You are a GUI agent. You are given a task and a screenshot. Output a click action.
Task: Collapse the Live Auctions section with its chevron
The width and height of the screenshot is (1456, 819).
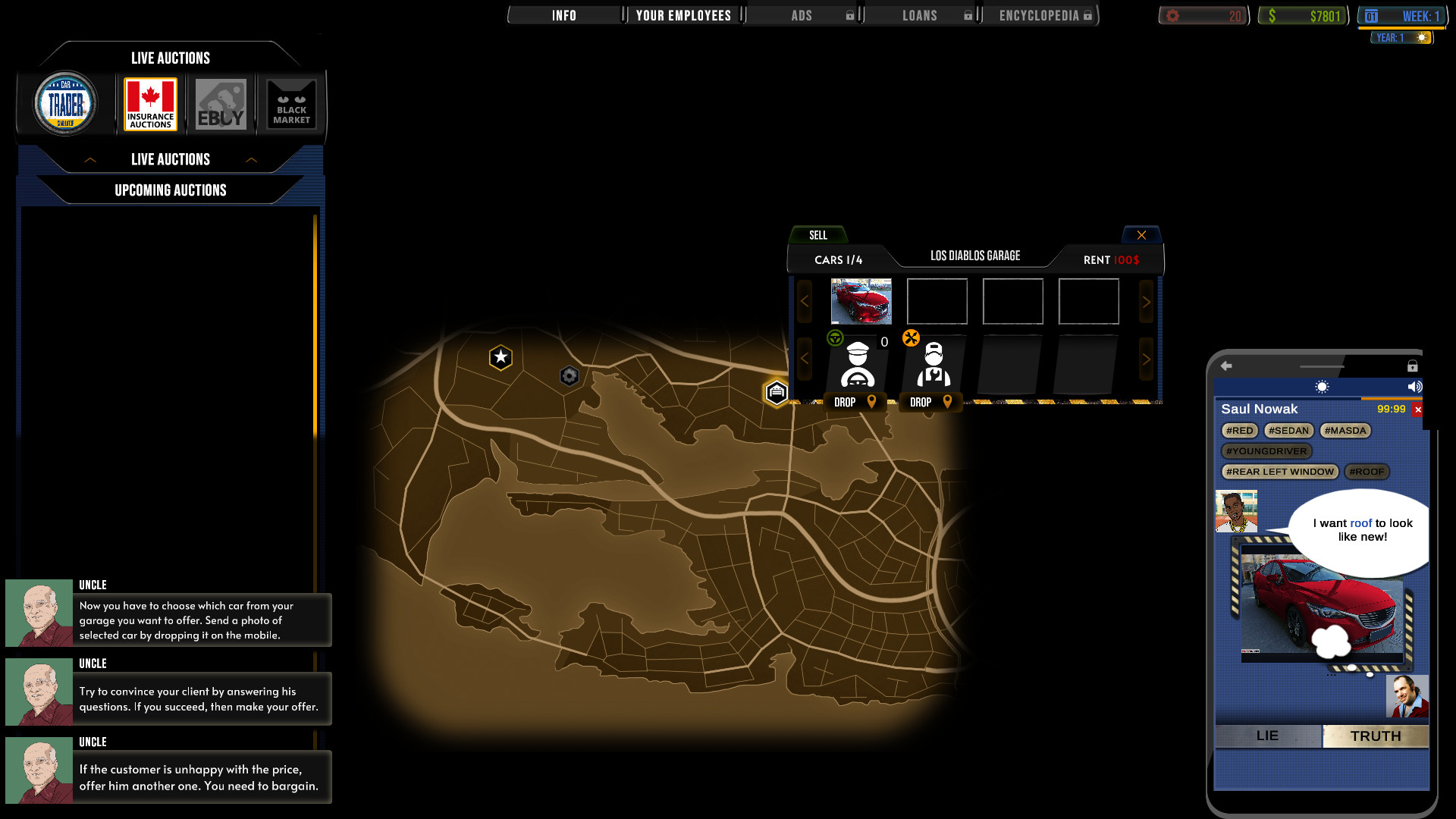92,160
